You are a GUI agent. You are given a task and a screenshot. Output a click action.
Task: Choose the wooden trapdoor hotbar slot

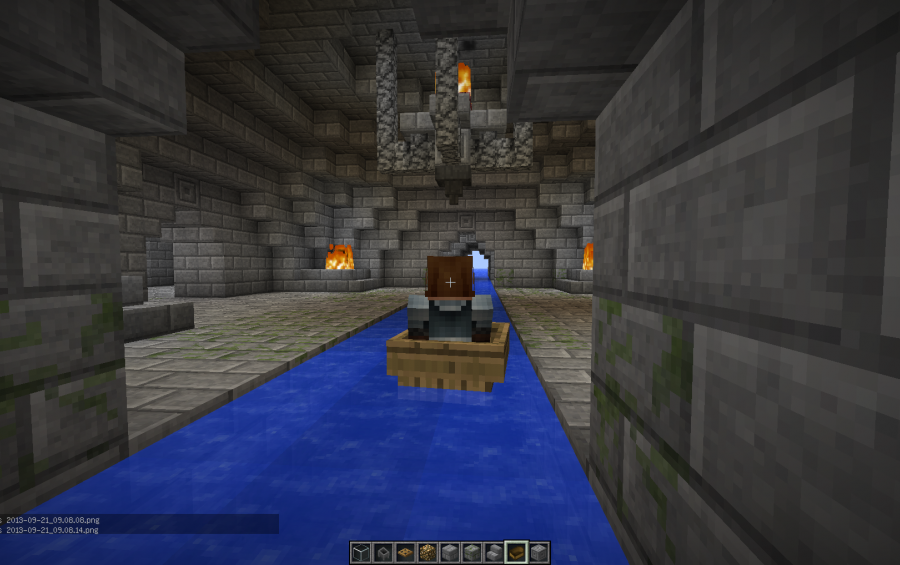click(x=405, y=552)
